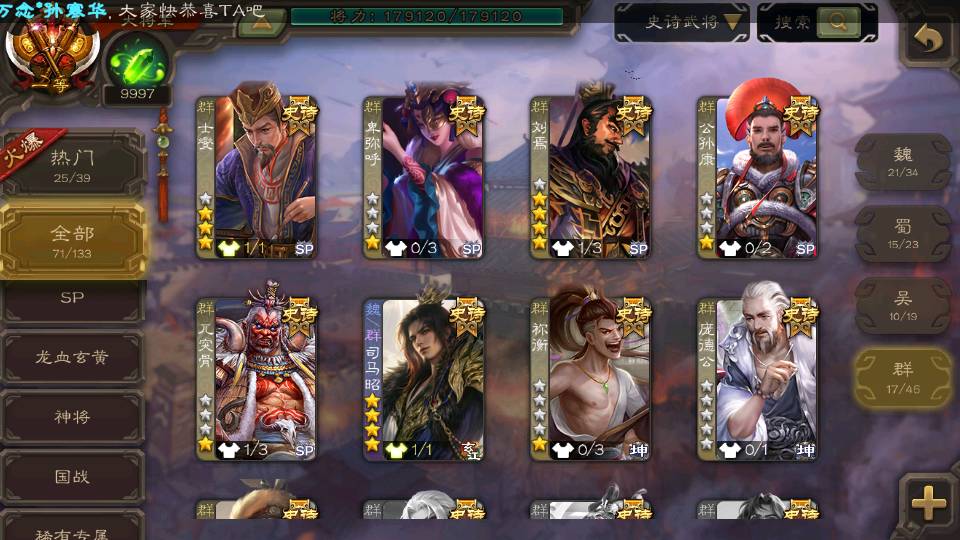Switch to the 热门 category tab
The width and height of the screenshot is (960, 540).
pos(72,164)
